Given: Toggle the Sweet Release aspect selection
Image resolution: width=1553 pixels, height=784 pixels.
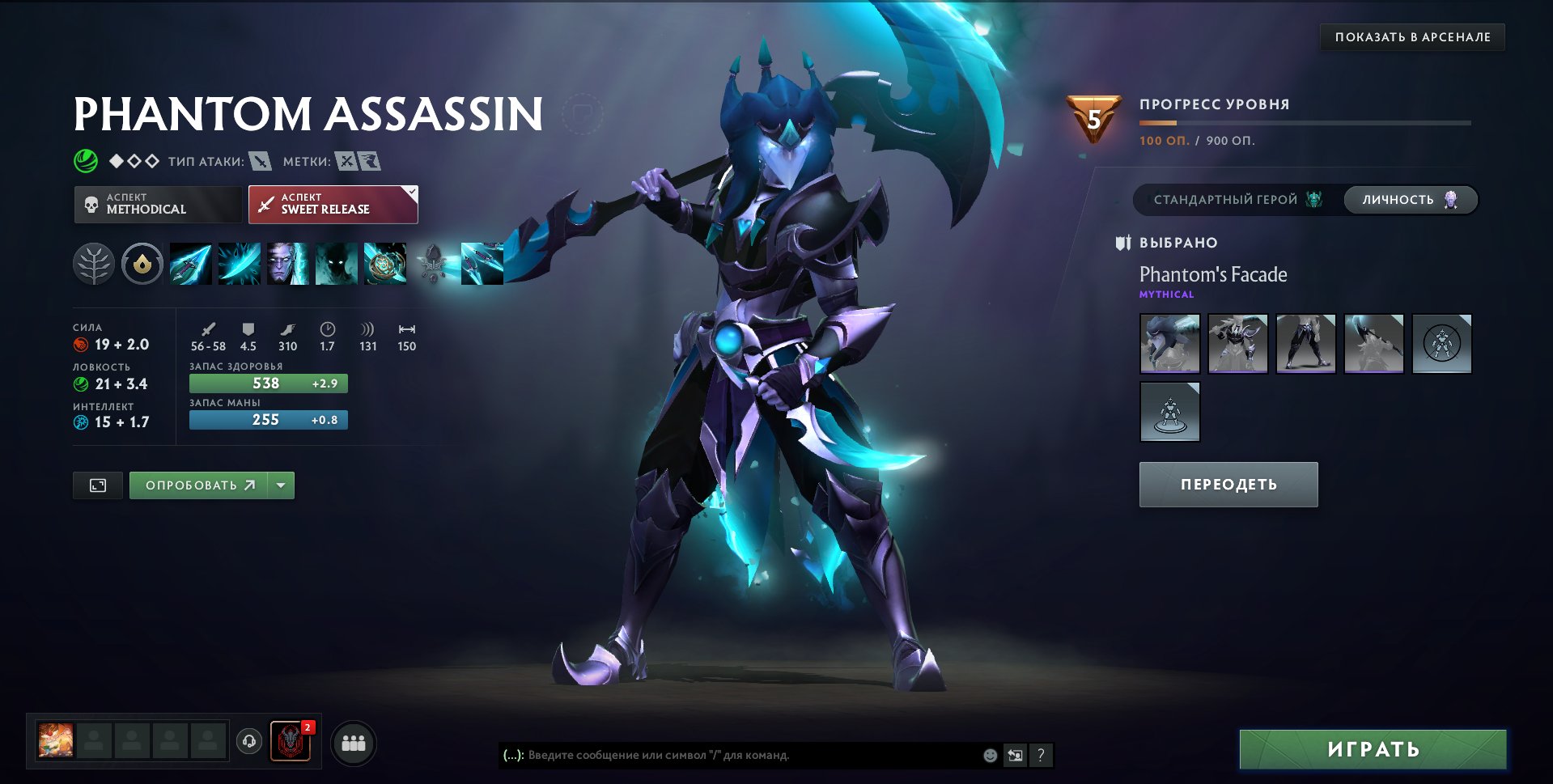Looking at the screenshot, I should 332,203.
